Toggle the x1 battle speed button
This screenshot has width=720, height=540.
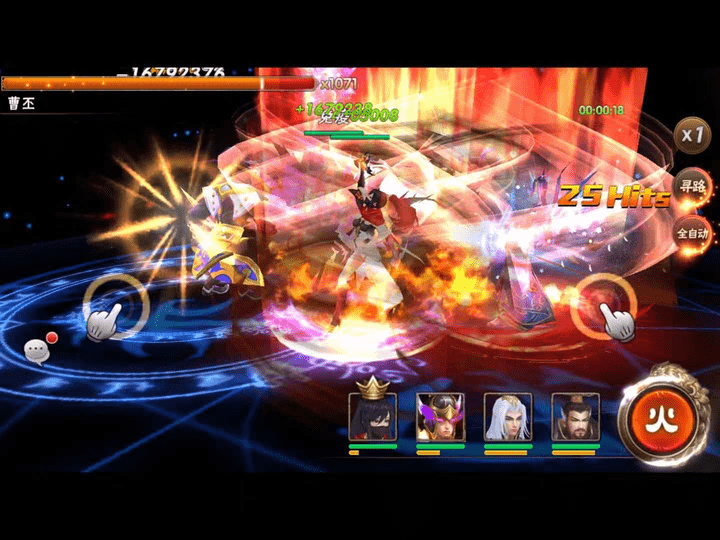[691, 135]
